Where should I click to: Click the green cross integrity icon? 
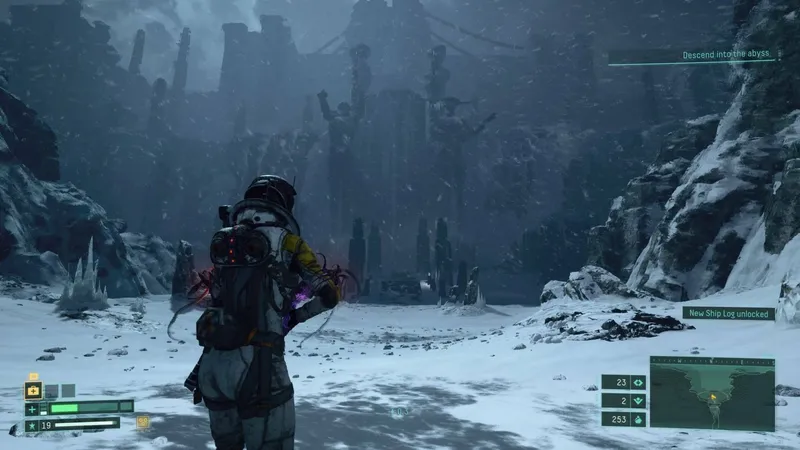click(x=33, y=408)
